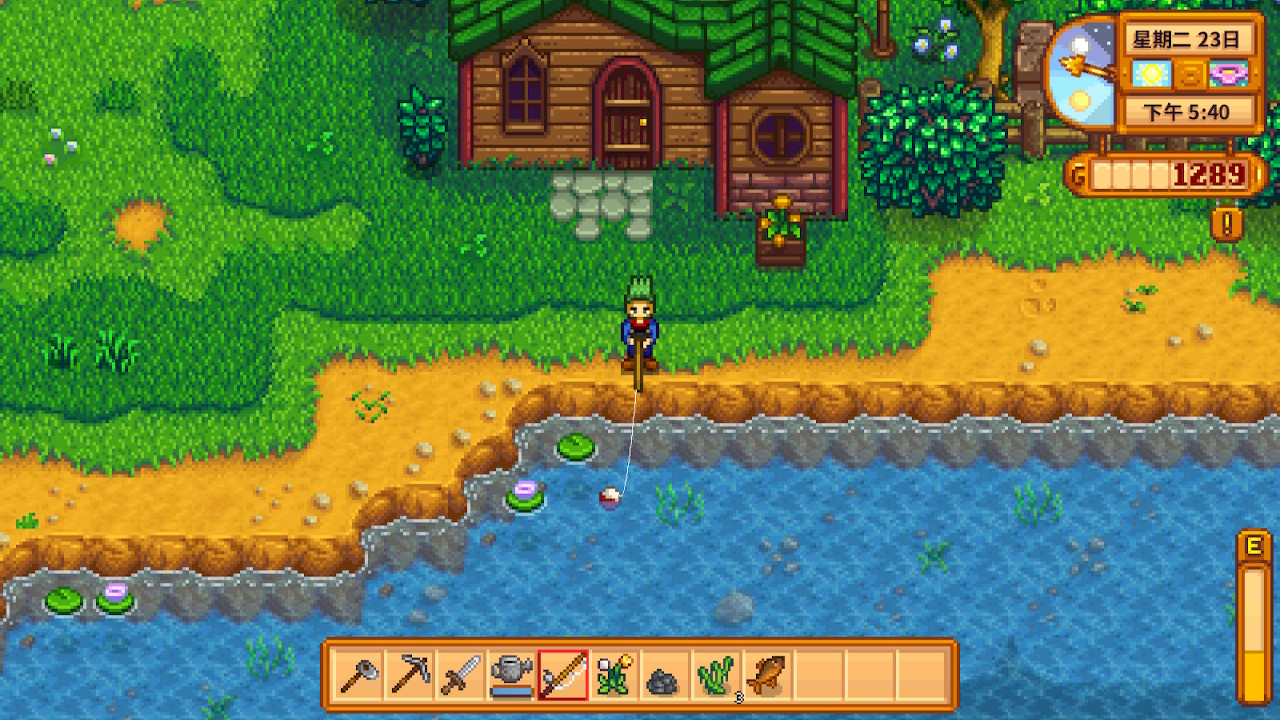Open the quest journal exclamation icon
Viewport: 1280px width, 720px height.
1226,223
